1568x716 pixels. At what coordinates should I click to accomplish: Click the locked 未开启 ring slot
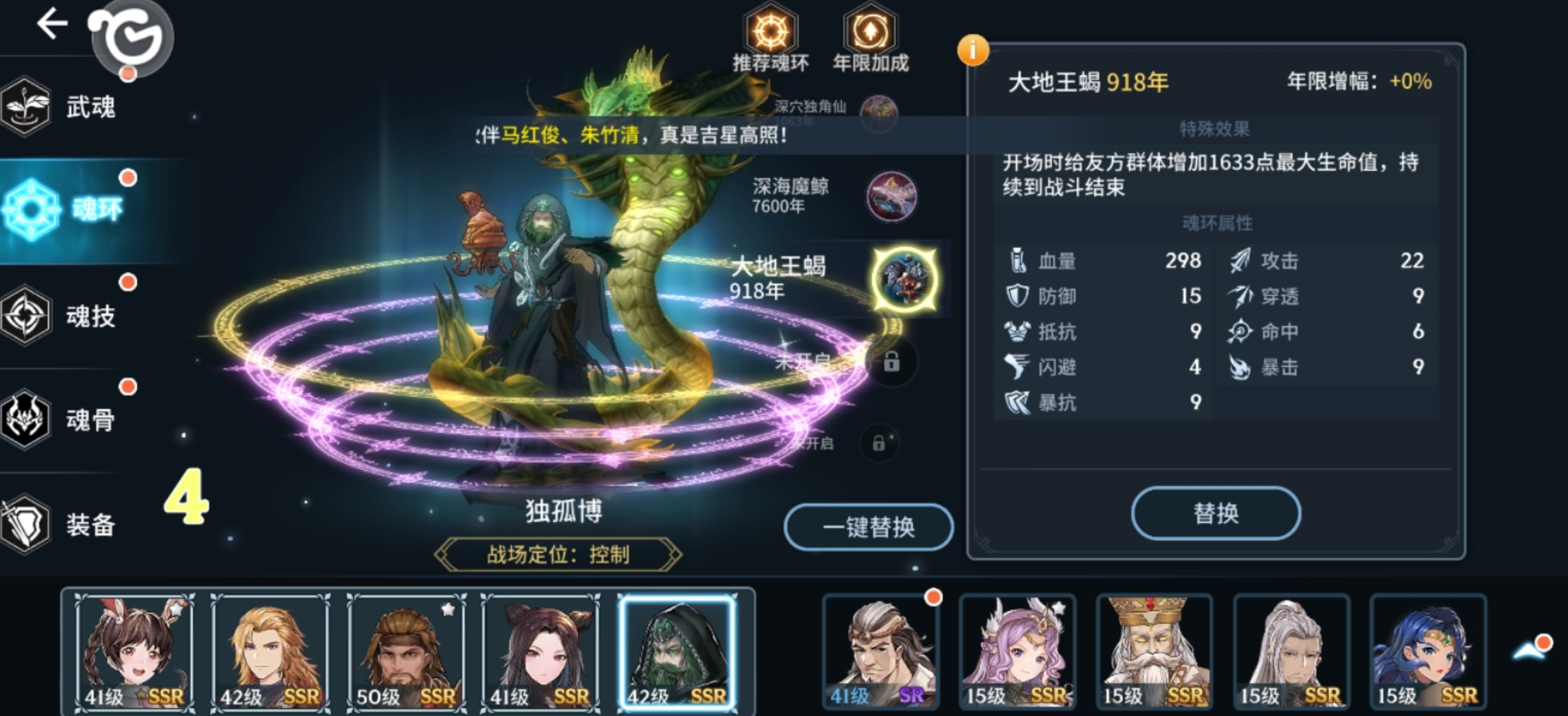[x=891, y=362]
